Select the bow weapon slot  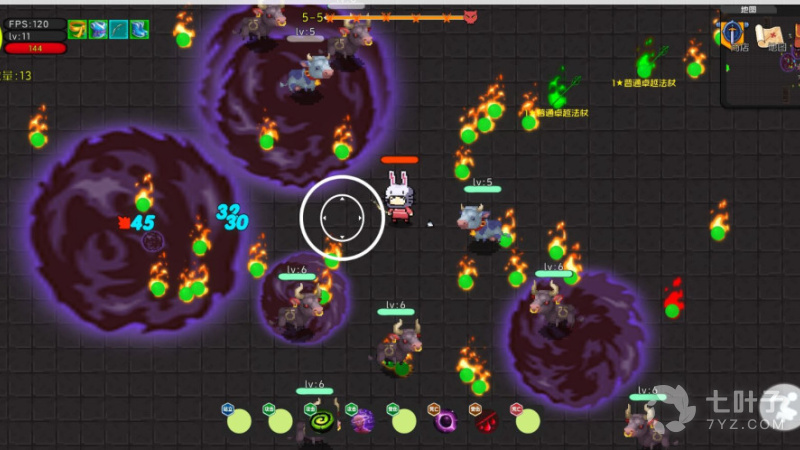click(119, 30)
